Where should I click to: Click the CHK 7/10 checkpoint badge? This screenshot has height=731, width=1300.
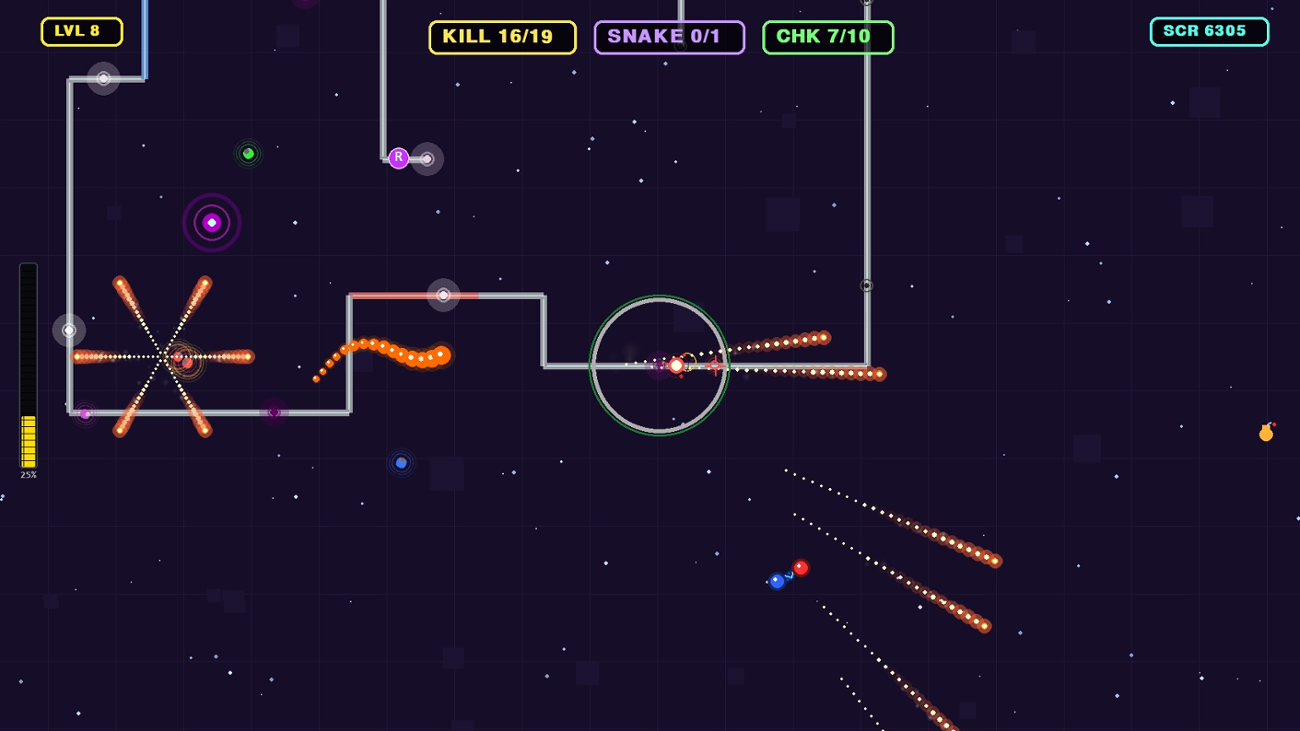pos(828,36)
